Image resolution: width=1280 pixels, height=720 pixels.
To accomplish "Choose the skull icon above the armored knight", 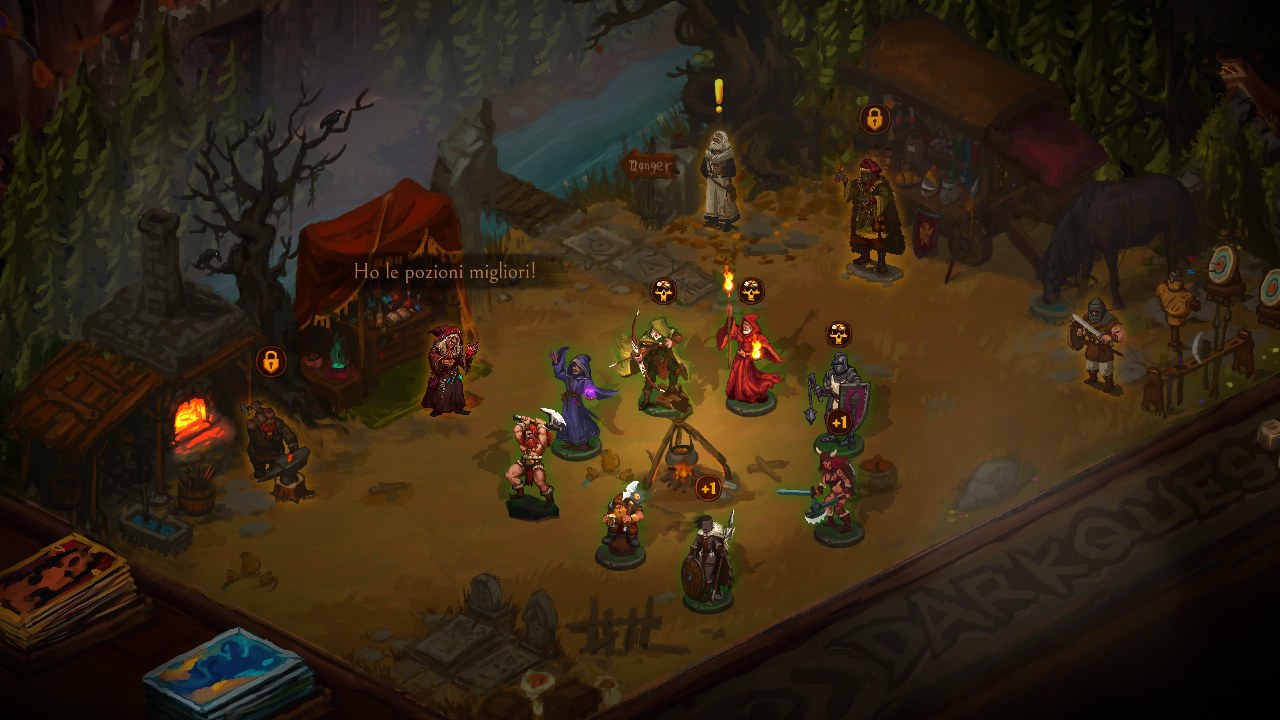I will pos(838,334).
